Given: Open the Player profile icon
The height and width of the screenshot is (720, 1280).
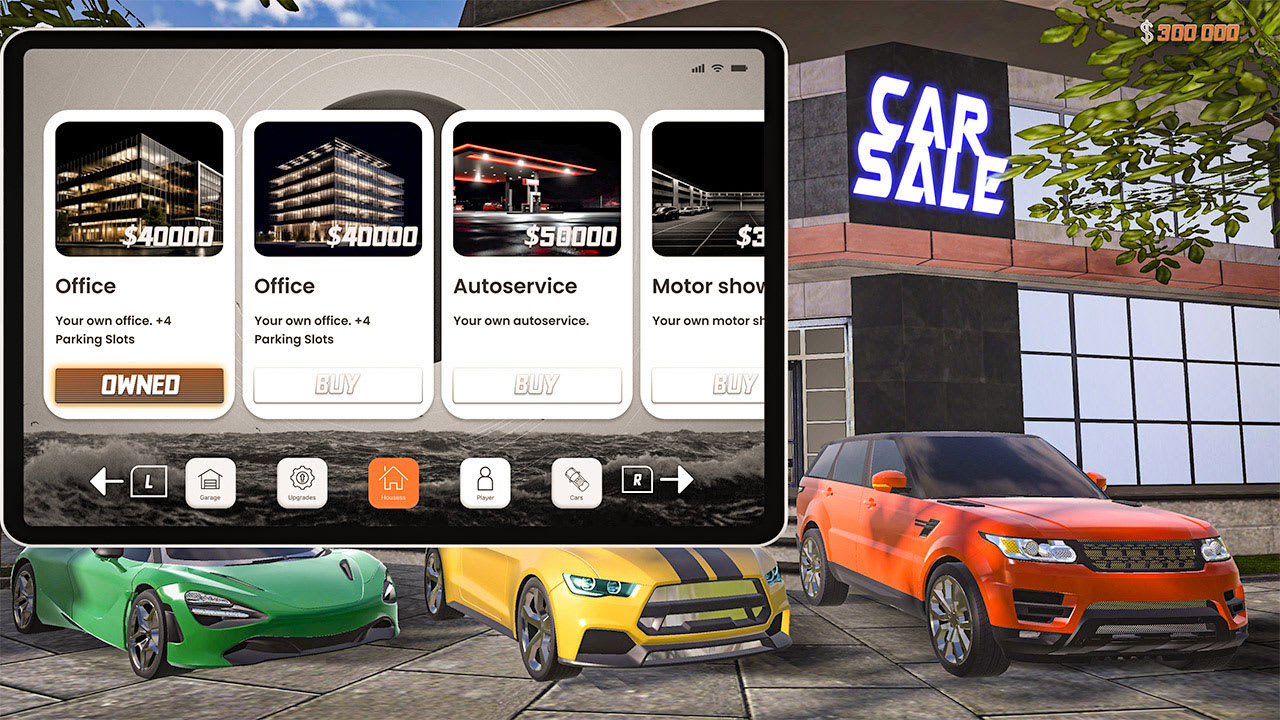Looking at the screenshot, I should (x=485, y=481).
